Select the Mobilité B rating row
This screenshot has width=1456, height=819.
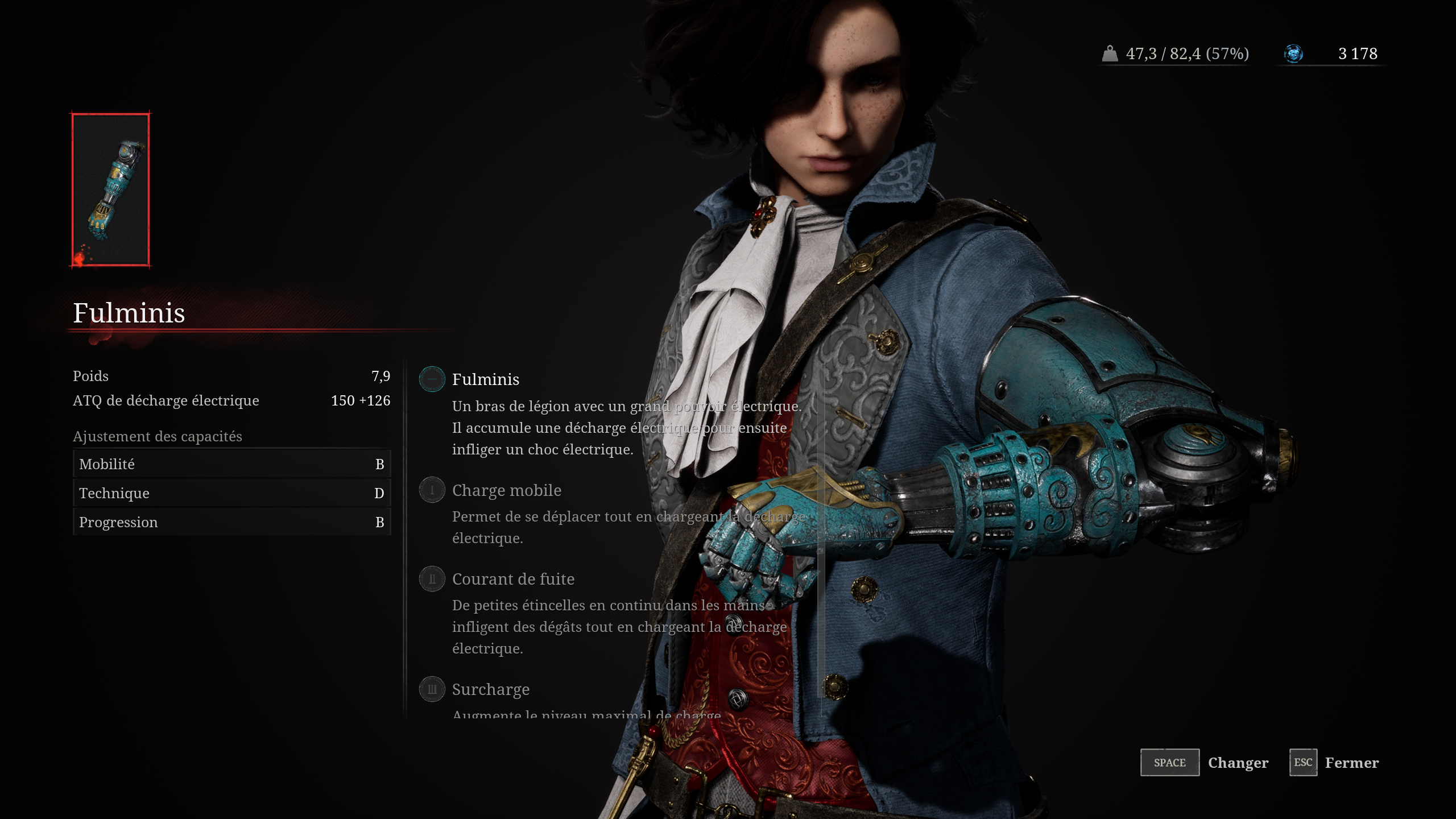point(231,464)
